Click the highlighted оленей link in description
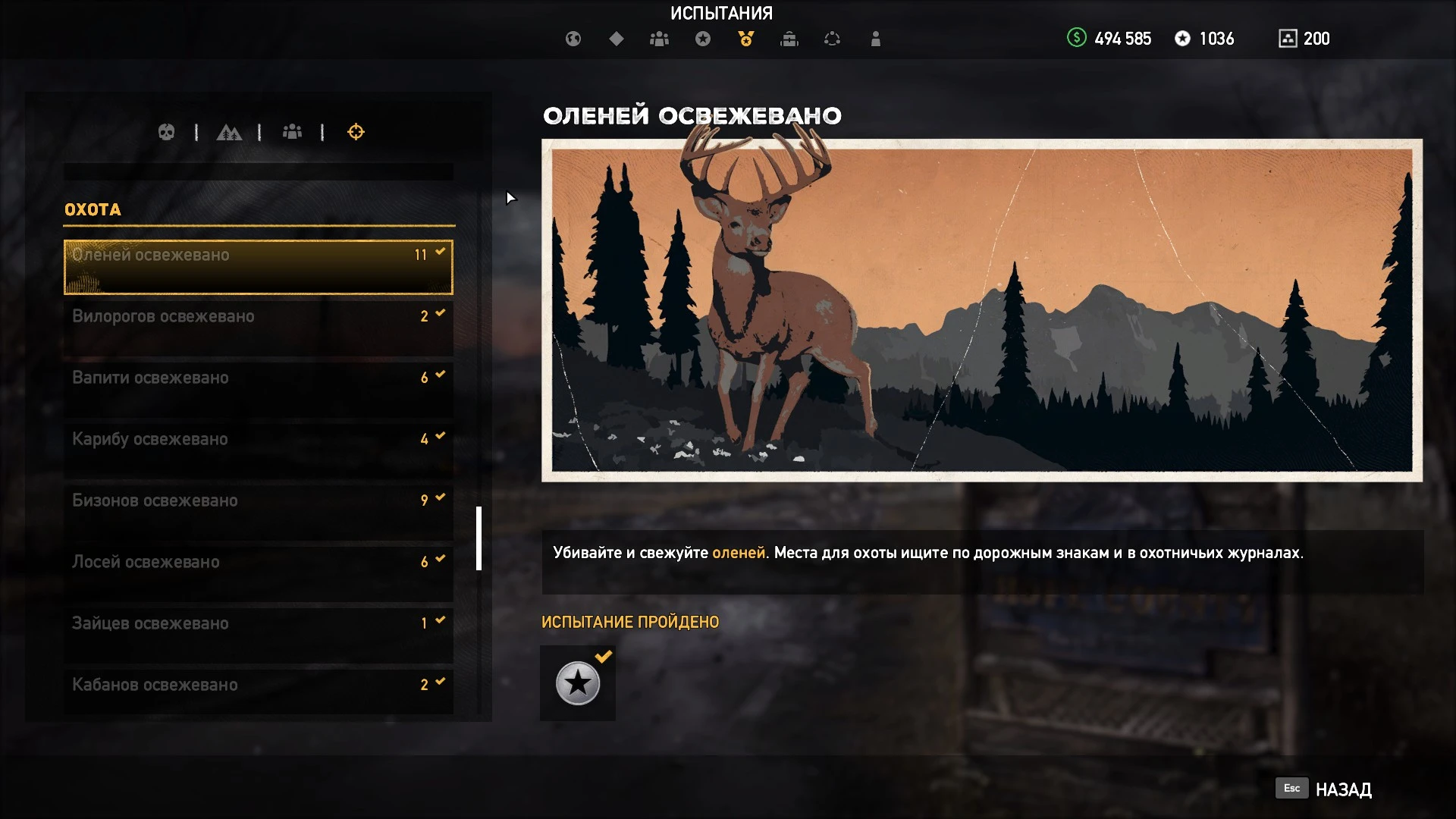1456x819 pixels. click(x=738, y=554)
